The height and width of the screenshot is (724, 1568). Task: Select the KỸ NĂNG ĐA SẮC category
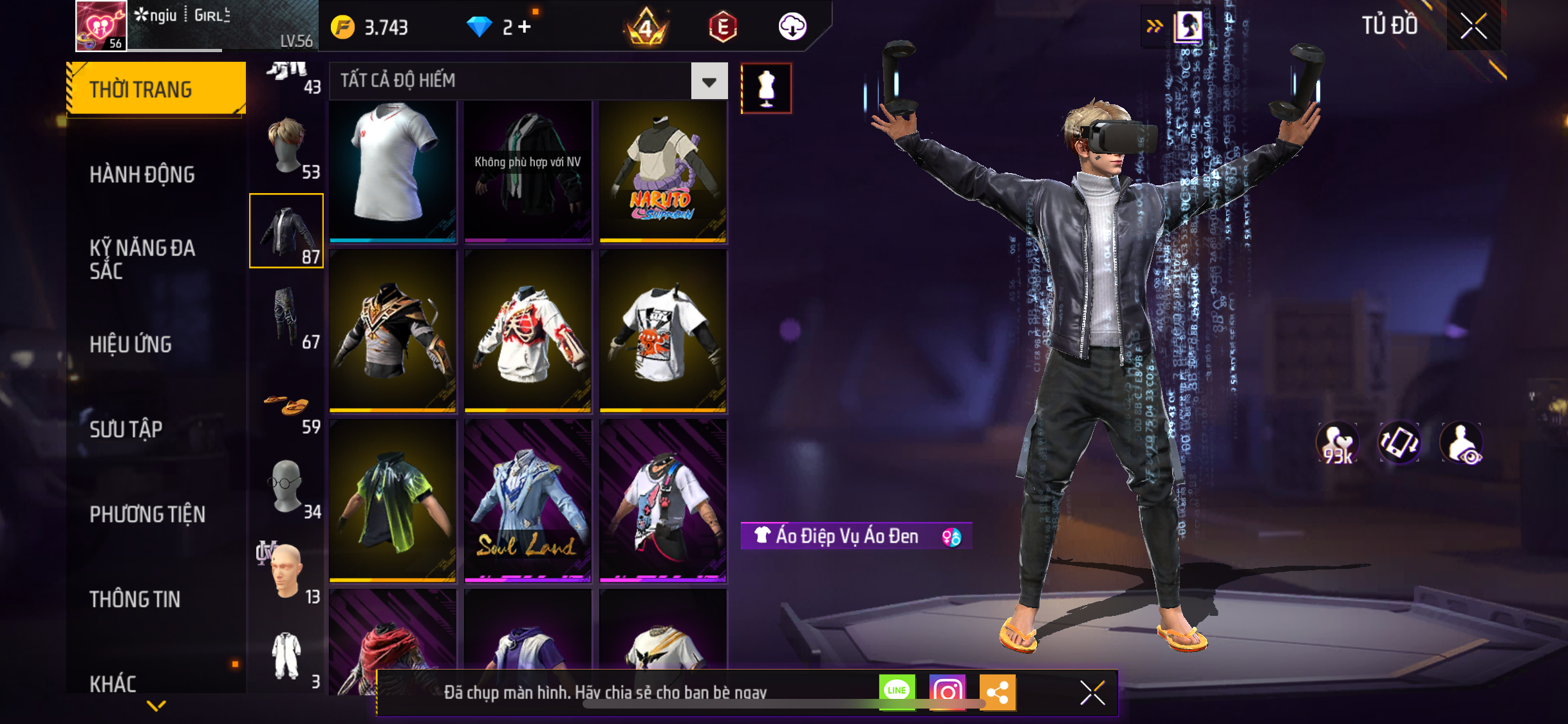142,259
